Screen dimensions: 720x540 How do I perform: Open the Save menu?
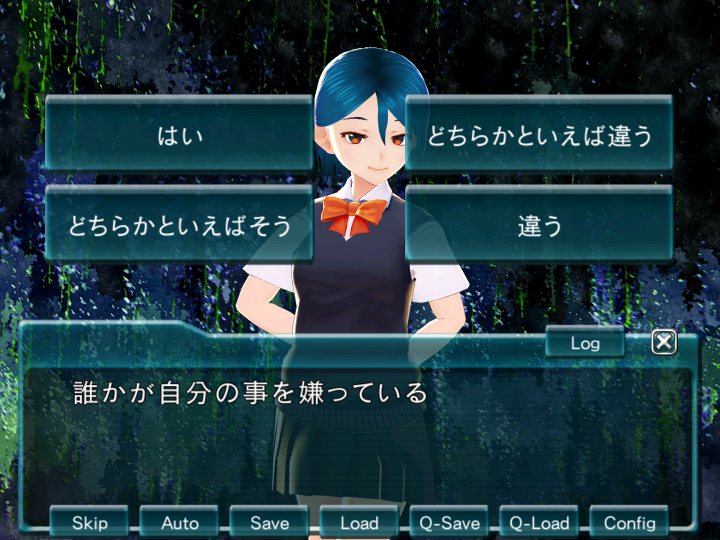pyautogui.click(x=270, y=522)
